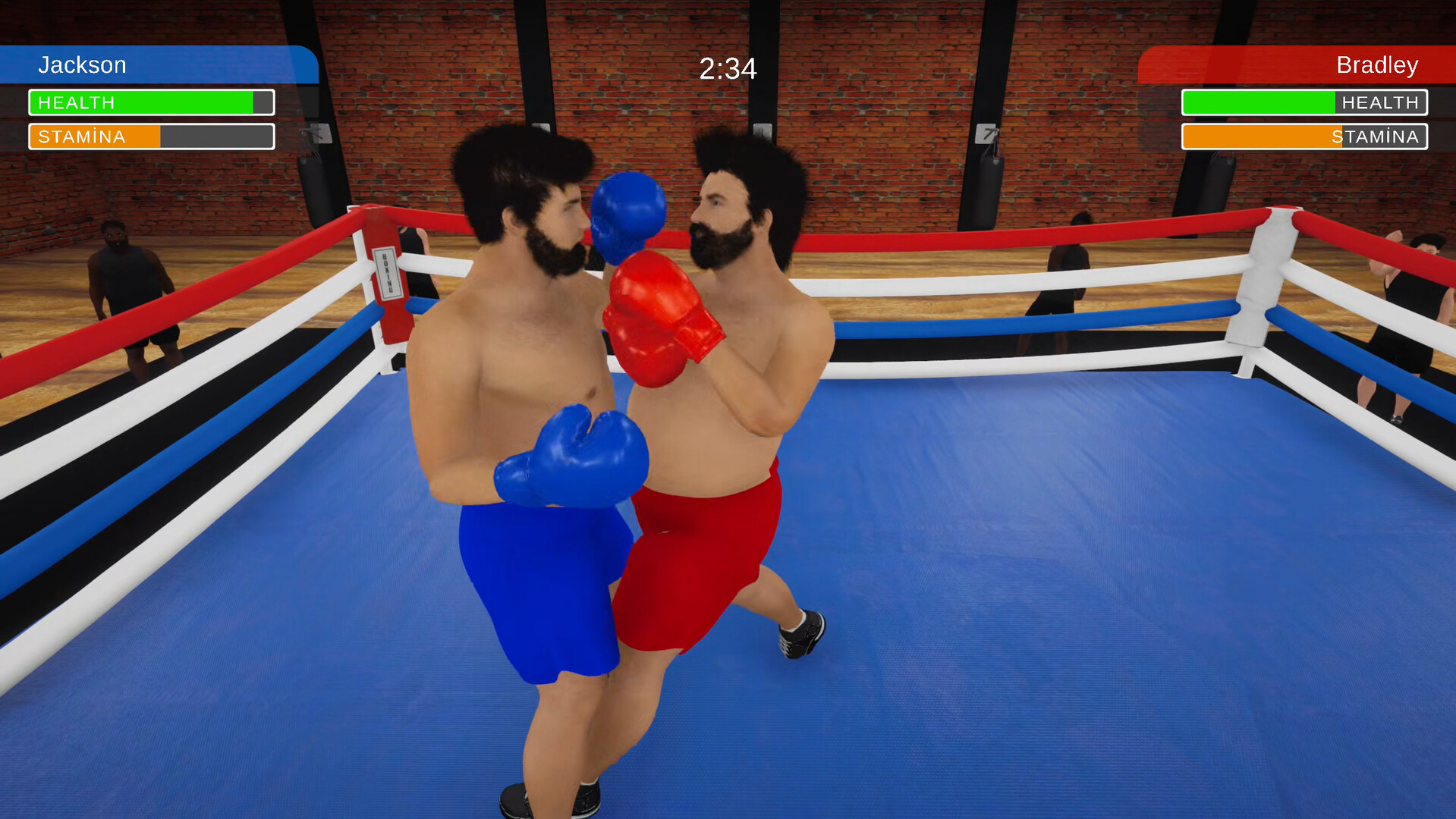The height and width of the screenshot is (819, 1456).
Task: Toggle Jackson's HEALTH bar display
Action: (x=151, y=102)
